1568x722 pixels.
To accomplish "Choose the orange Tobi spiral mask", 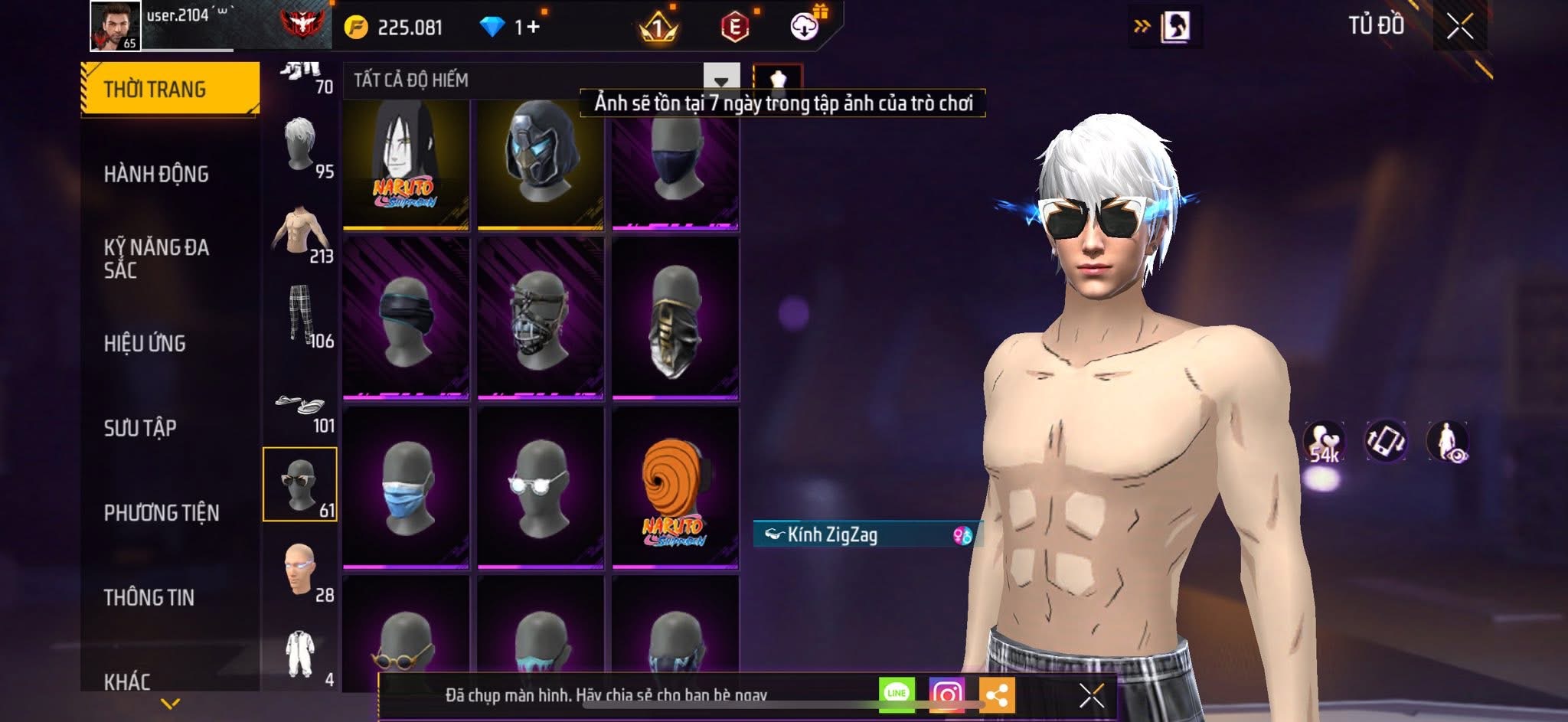I will coord(675,488).
